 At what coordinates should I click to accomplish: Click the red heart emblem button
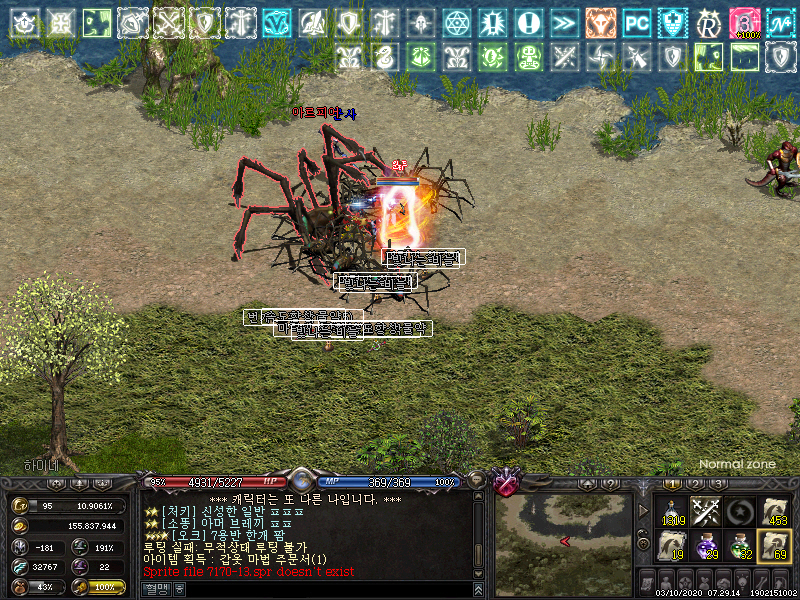507,484
